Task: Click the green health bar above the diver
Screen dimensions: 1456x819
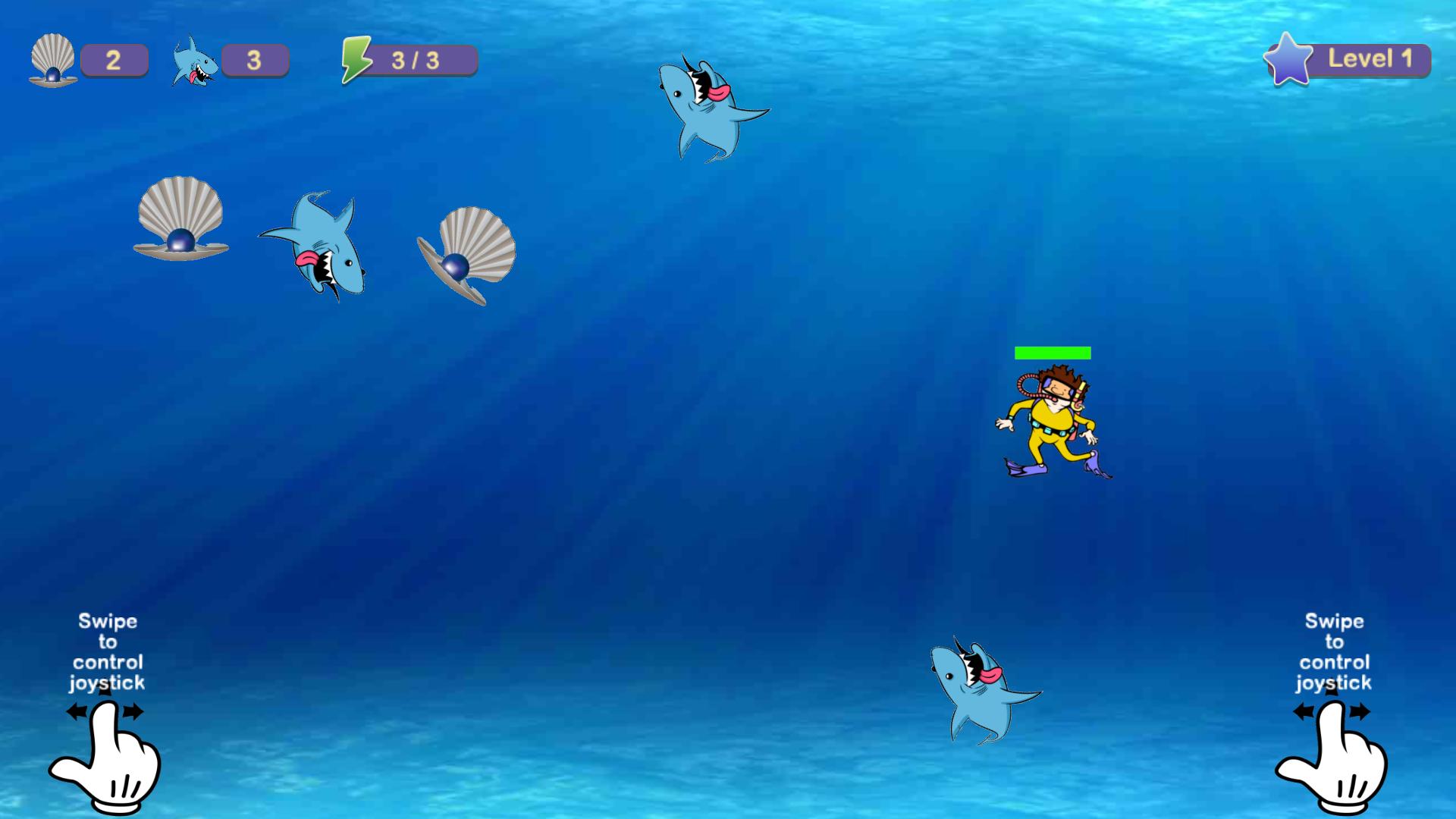Action: (1053, 351)
